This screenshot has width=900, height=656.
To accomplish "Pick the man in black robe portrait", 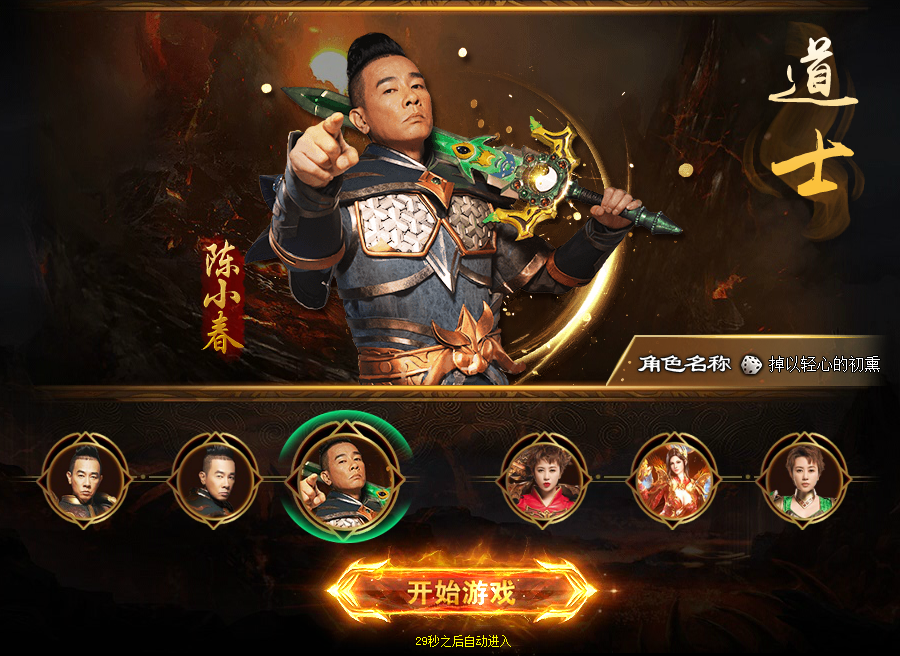I will [x=215, y=478].
